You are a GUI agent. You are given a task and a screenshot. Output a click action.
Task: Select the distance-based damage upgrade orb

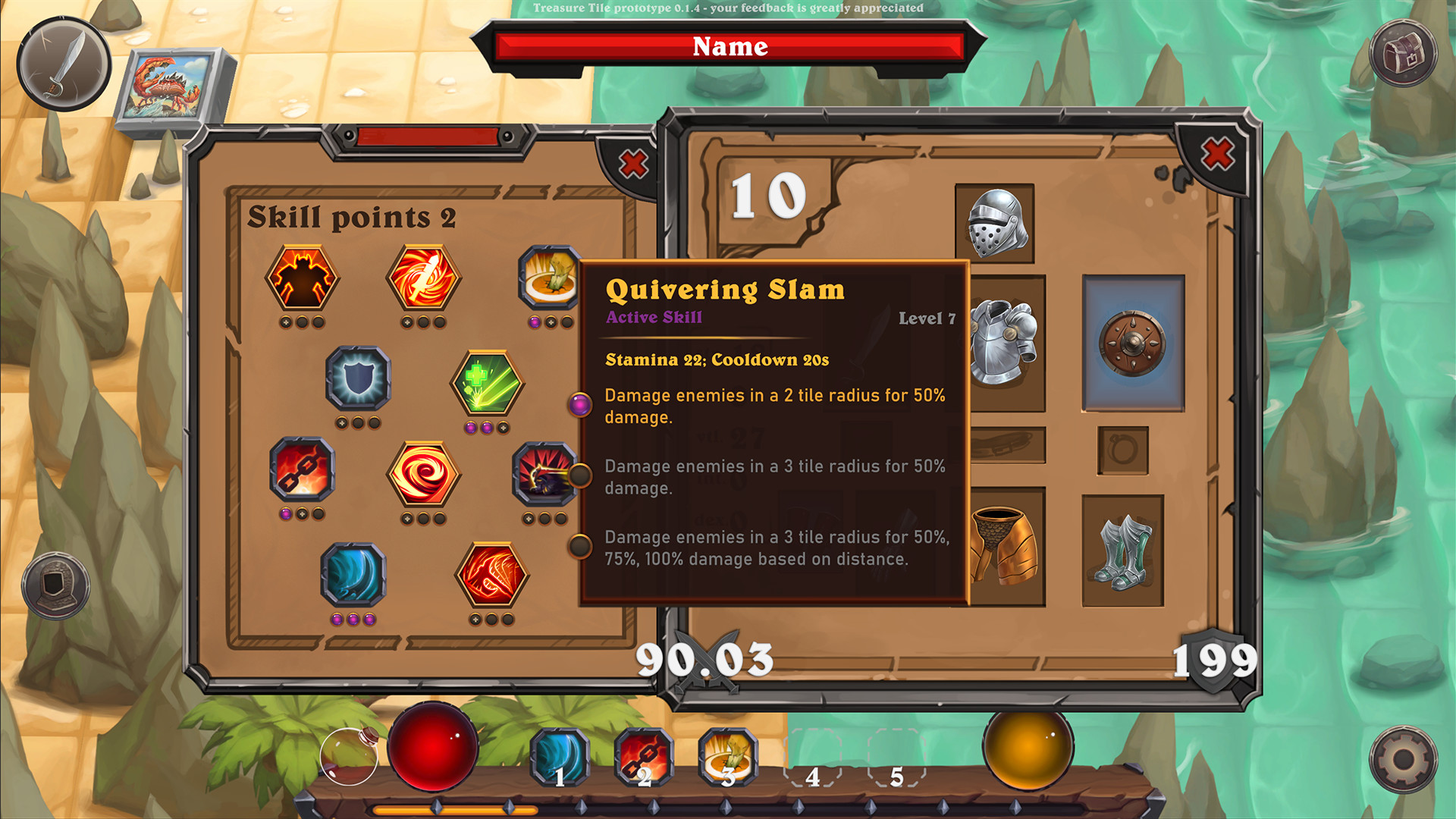(581, 543)
